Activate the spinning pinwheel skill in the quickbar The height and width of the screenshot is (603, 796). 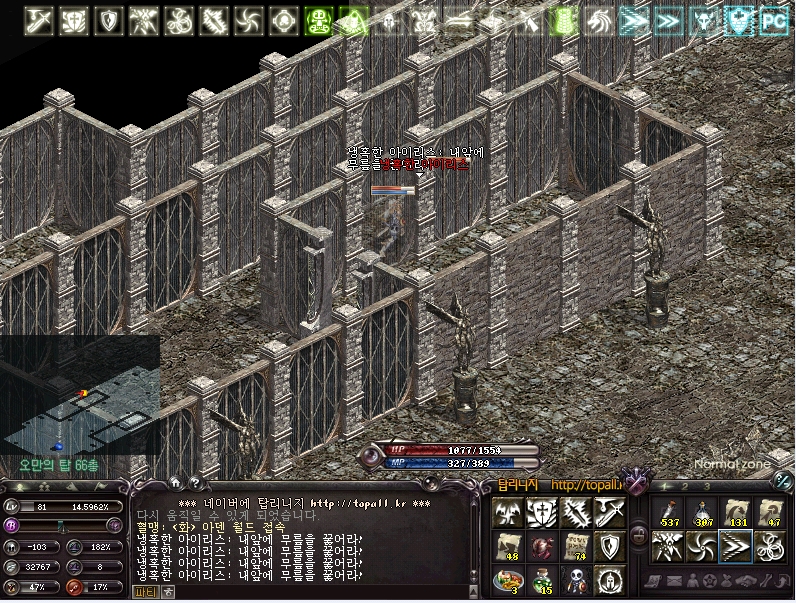point(701,546)
